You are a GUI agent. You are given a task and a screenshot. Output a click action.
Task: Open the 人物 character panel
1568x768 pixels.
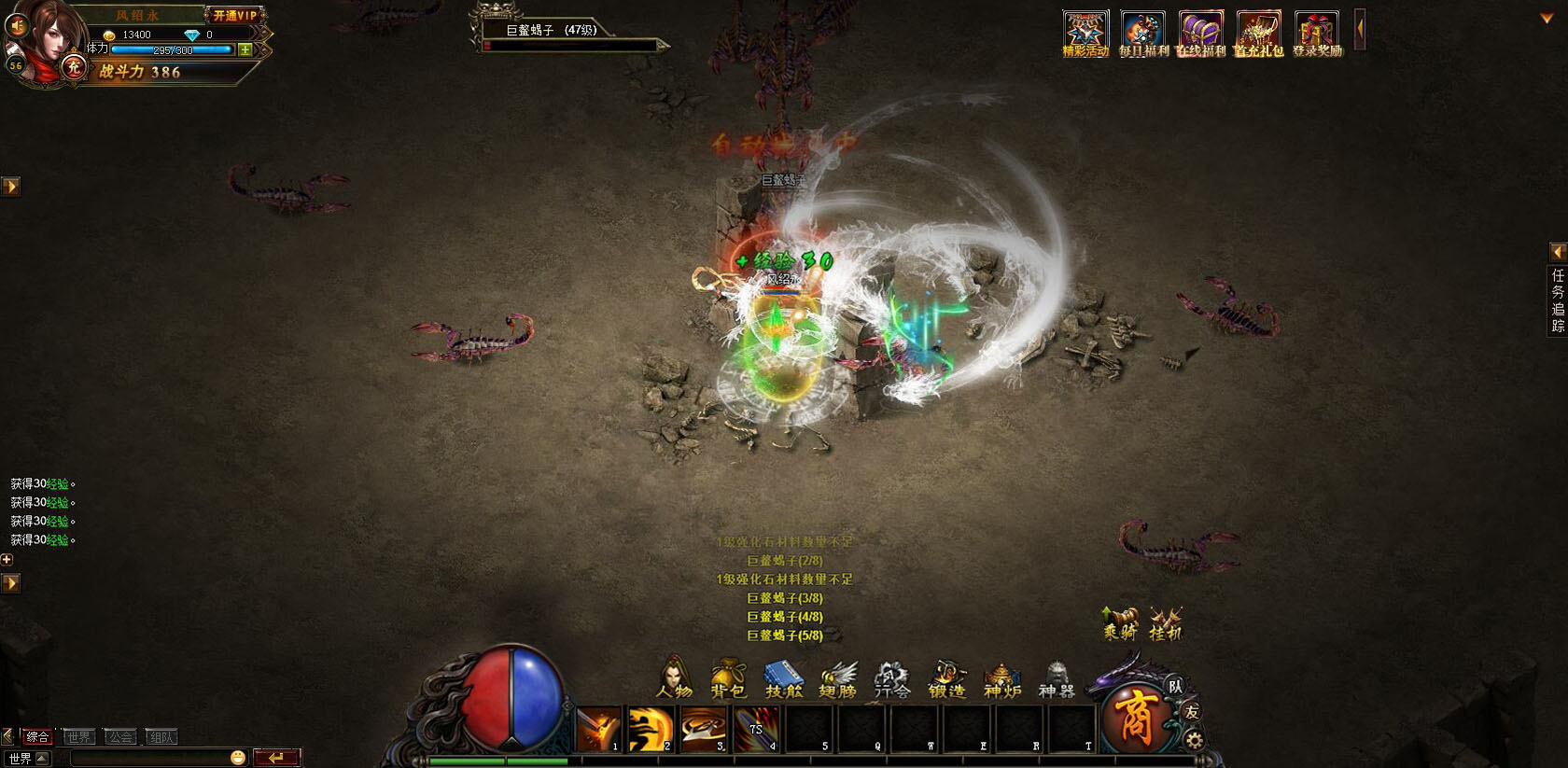coord(675,678)
